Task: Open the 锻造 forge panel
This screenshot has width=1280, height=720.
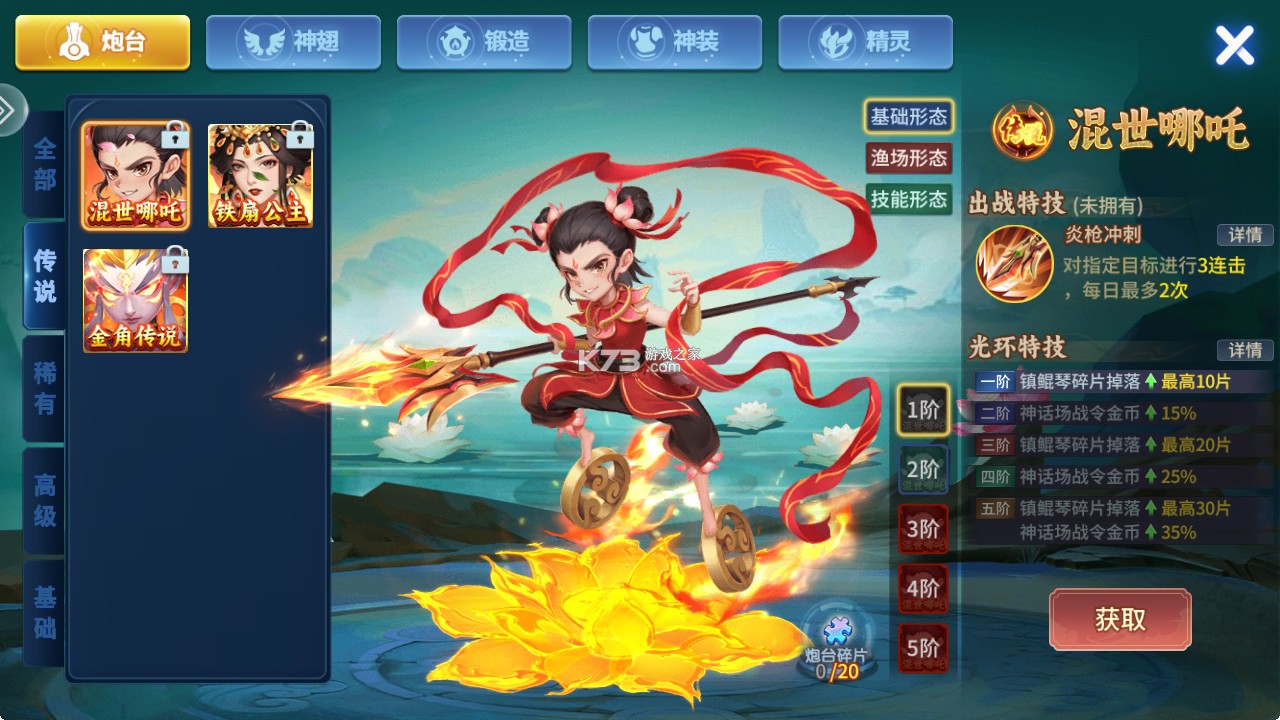Action: [x=483, y=40]
